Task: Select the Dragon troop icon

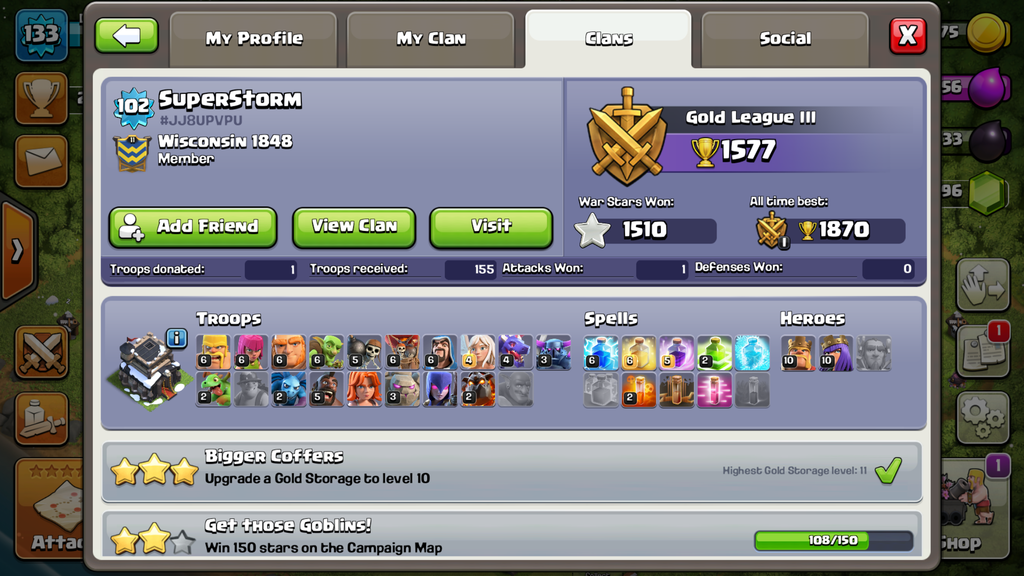Action: click(x=516, y=353)
